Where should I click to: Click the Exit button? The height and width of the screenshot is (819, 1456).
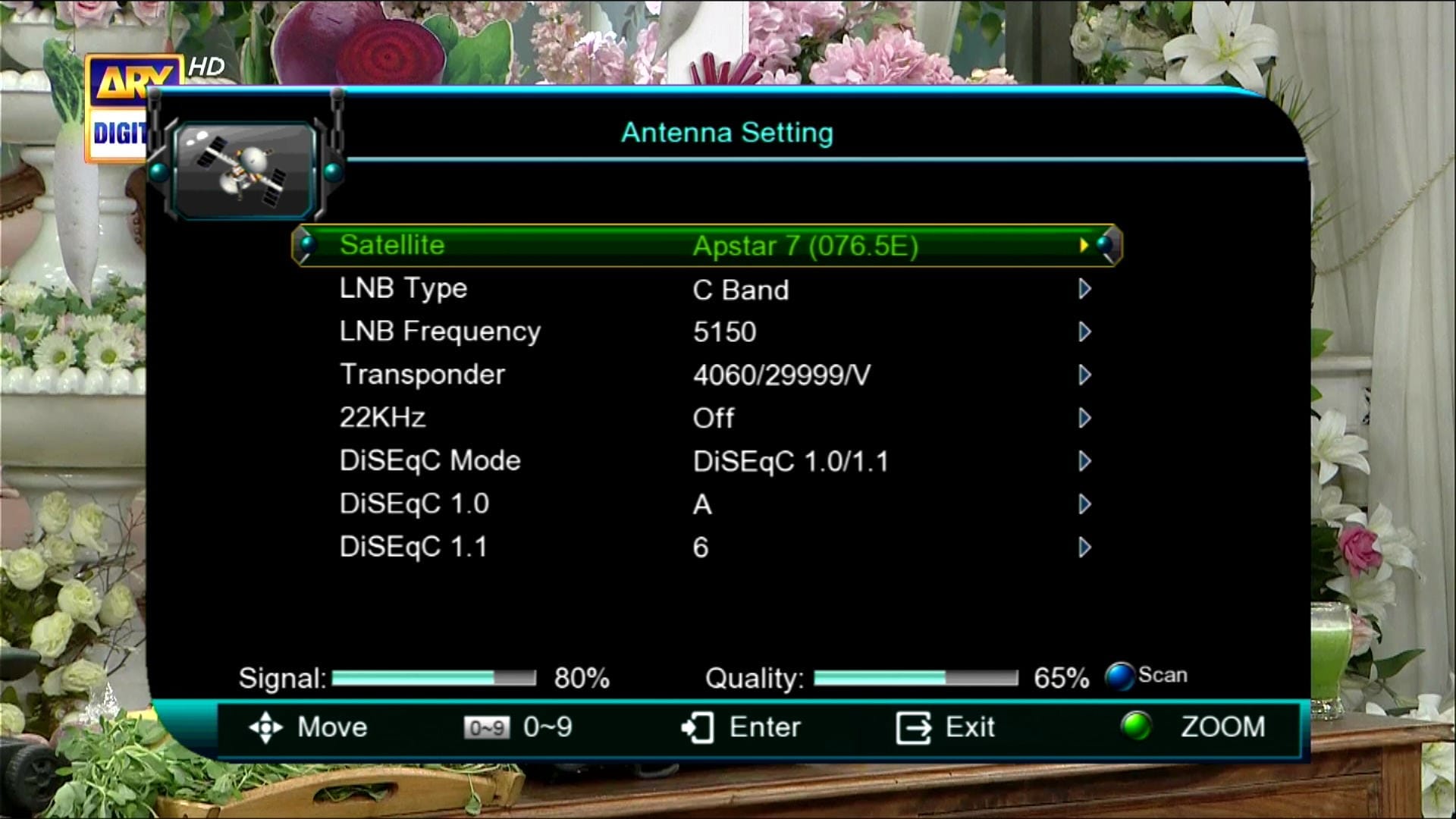pos(946,728)
